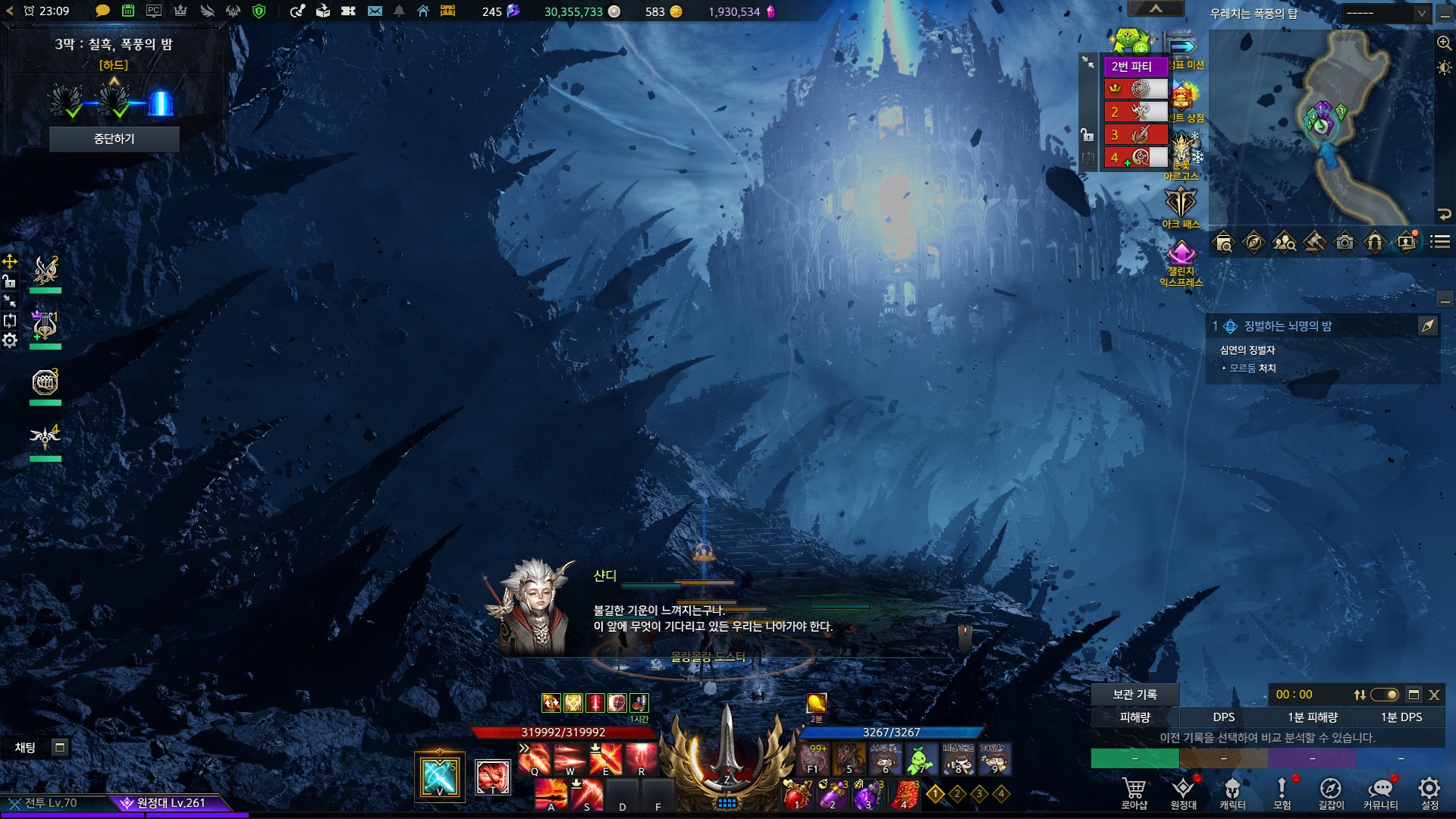Open the 챌린지 익스프레스 icon
This screenshot has width=1456, height=819.
tap(1181, 262)
